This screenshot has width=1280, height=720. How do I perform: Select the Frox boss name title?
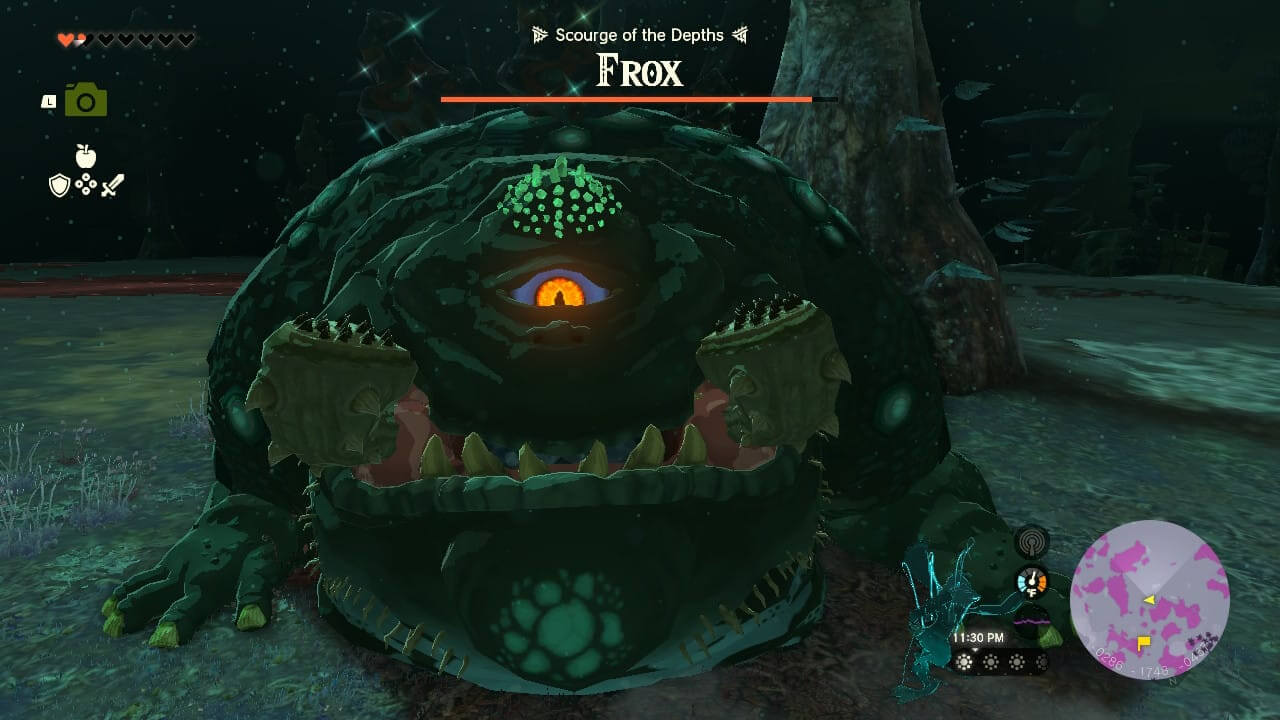[640, 72]
